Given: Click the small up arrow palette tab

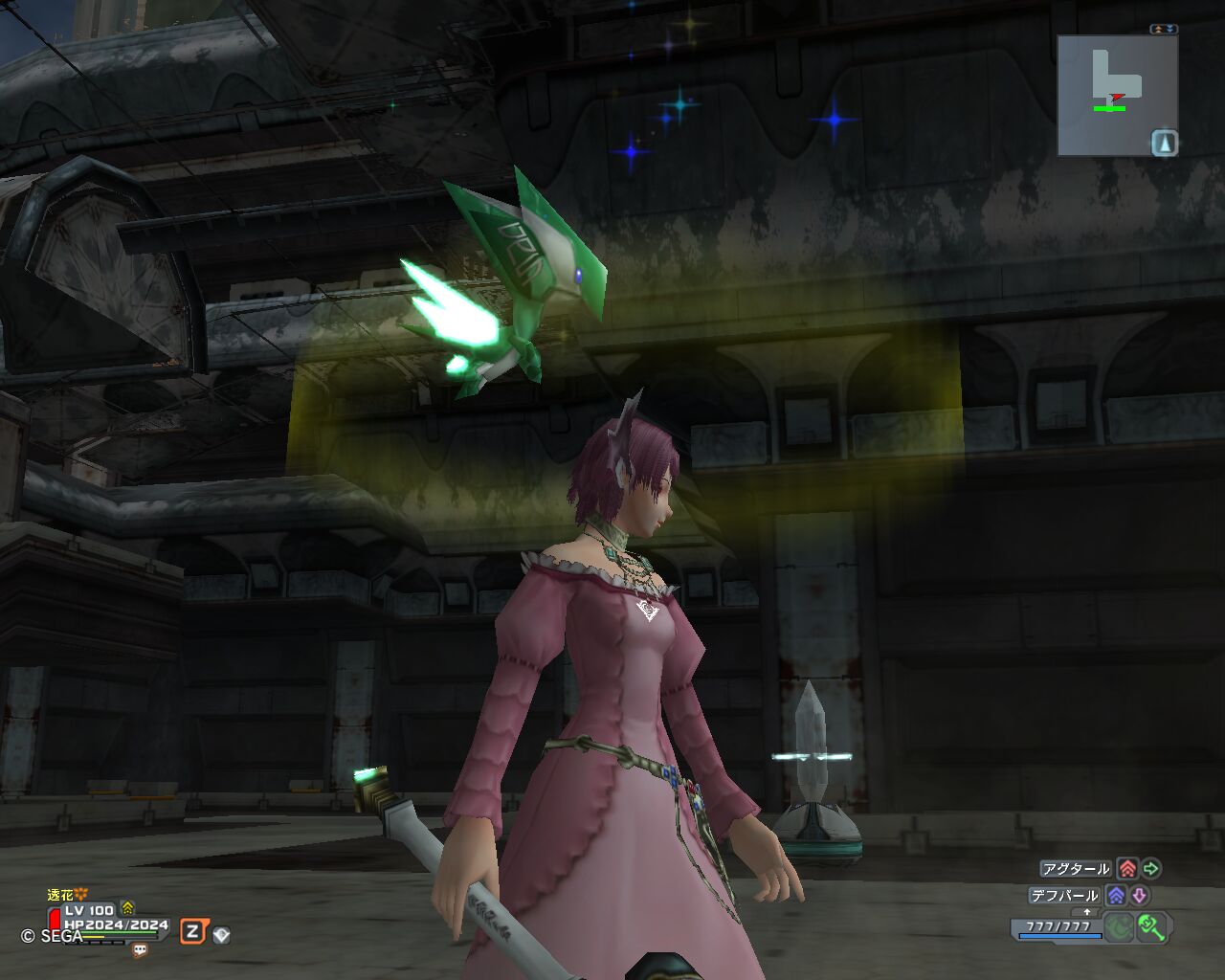Looking at the screenshot, I should 1087,912.
